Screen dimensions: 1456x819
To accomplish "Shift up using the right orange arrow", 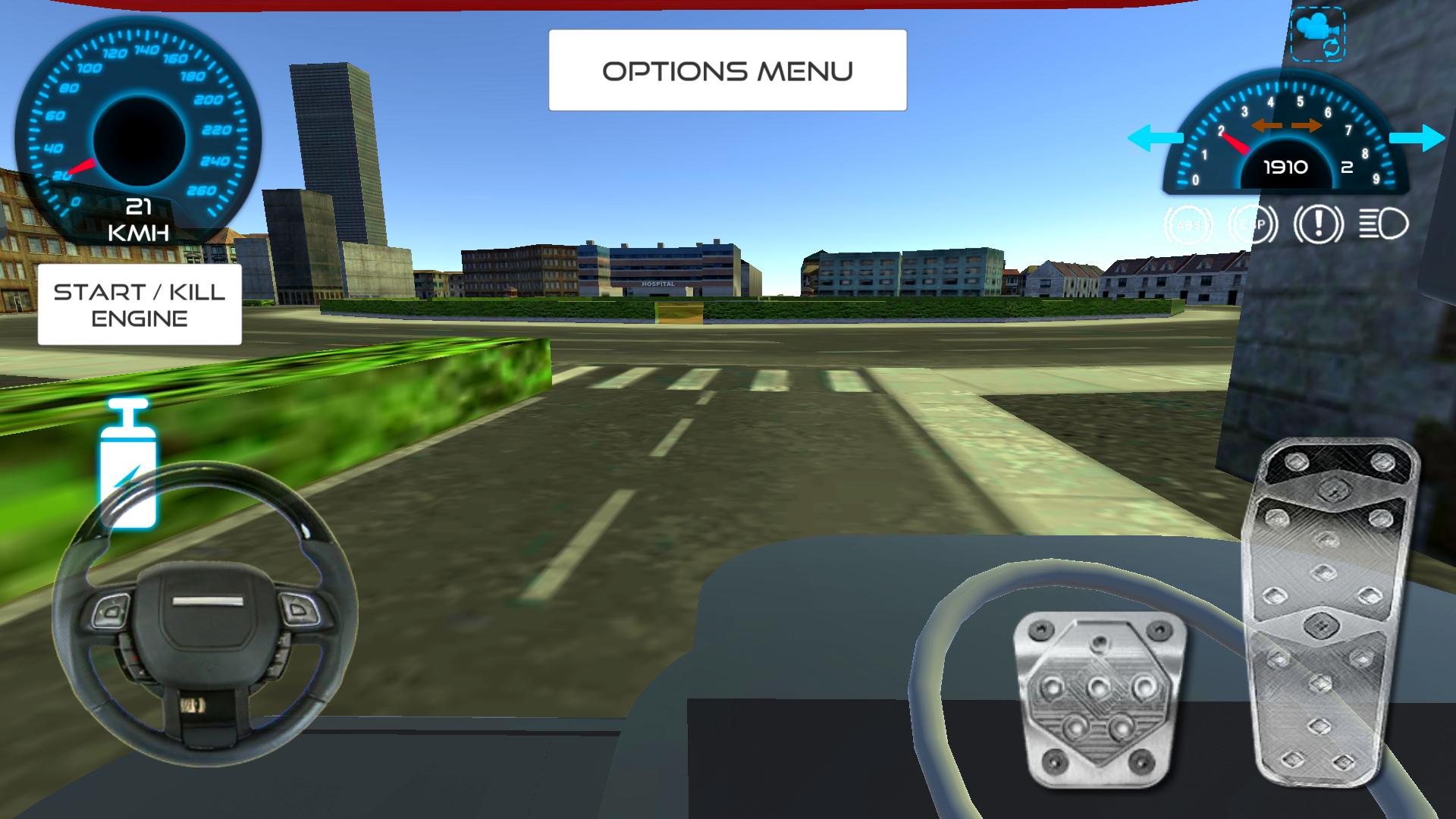I will click(1307, 126).
